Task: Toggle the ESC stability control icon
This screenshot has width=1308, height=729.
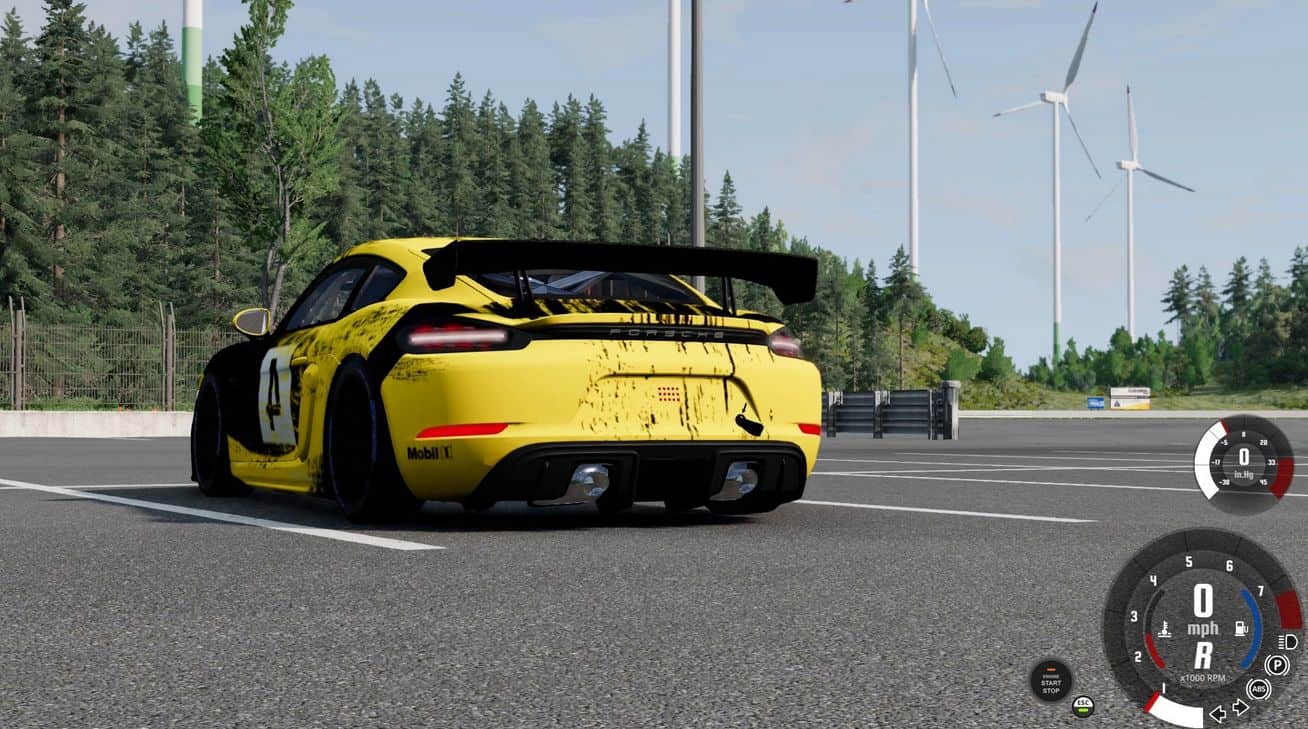Action: point(1082,706)
